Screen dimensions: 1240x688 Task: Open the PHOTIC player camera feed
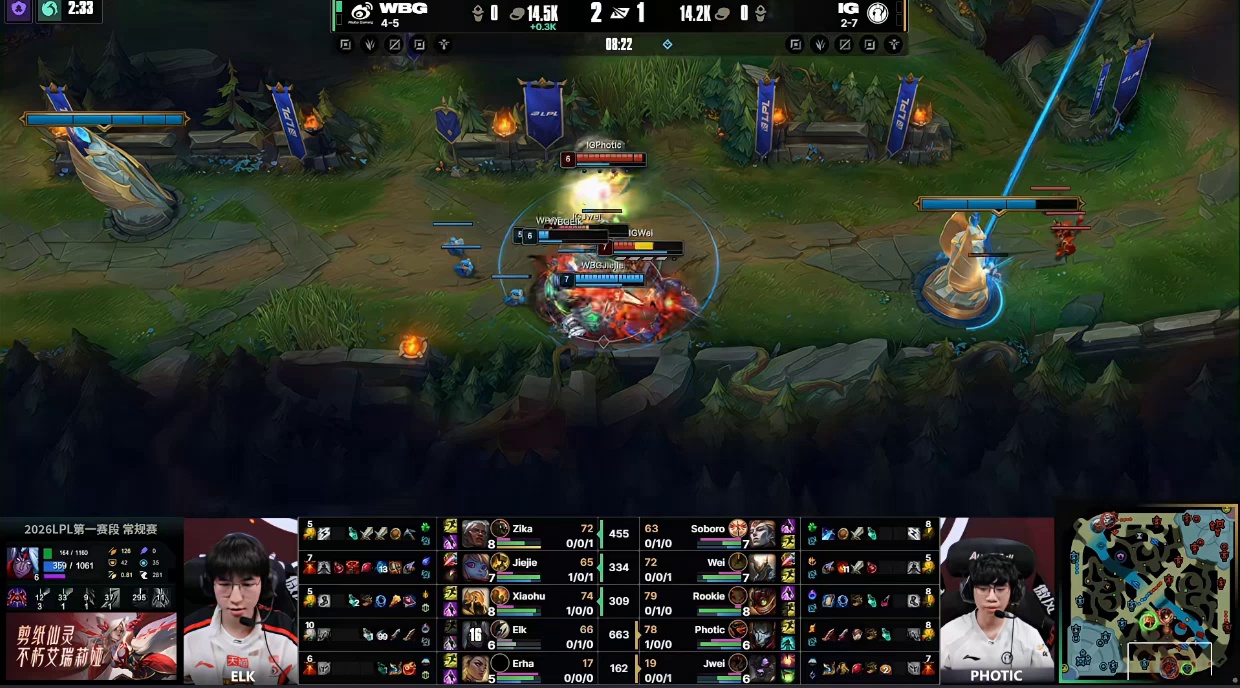(996, 600)
